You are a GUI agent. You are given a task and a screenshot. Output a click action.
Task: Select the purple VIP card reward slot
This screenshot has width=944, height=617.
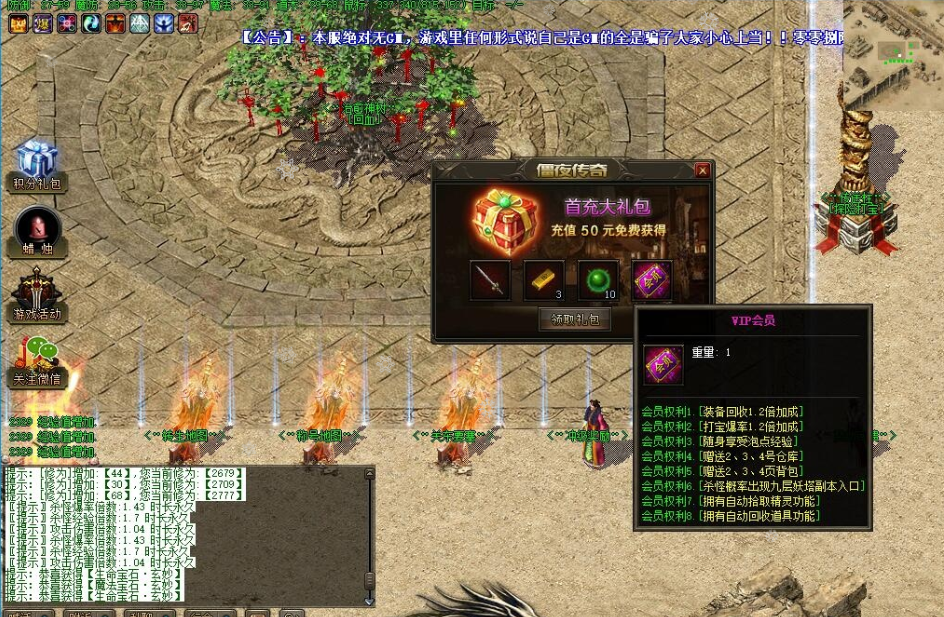[x=652, y=280]
